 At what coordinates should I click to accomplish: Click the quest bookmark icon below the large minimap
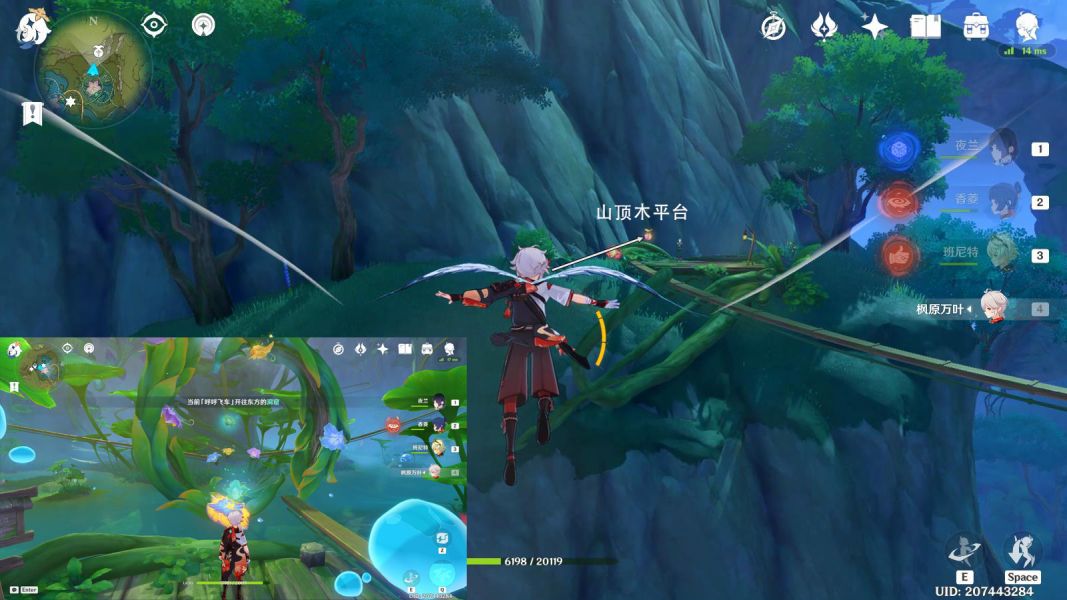click(x=31, y=113)
